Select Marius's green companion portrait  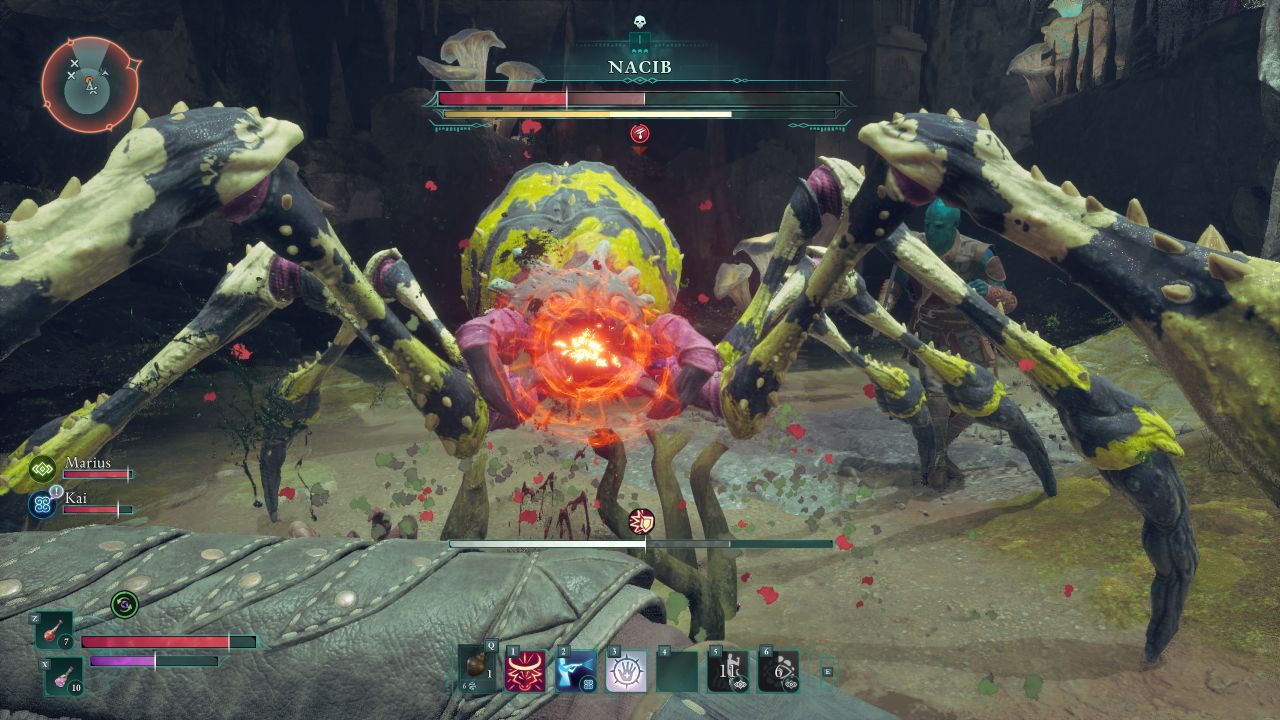pyautogui.click(x=43, y=468)
